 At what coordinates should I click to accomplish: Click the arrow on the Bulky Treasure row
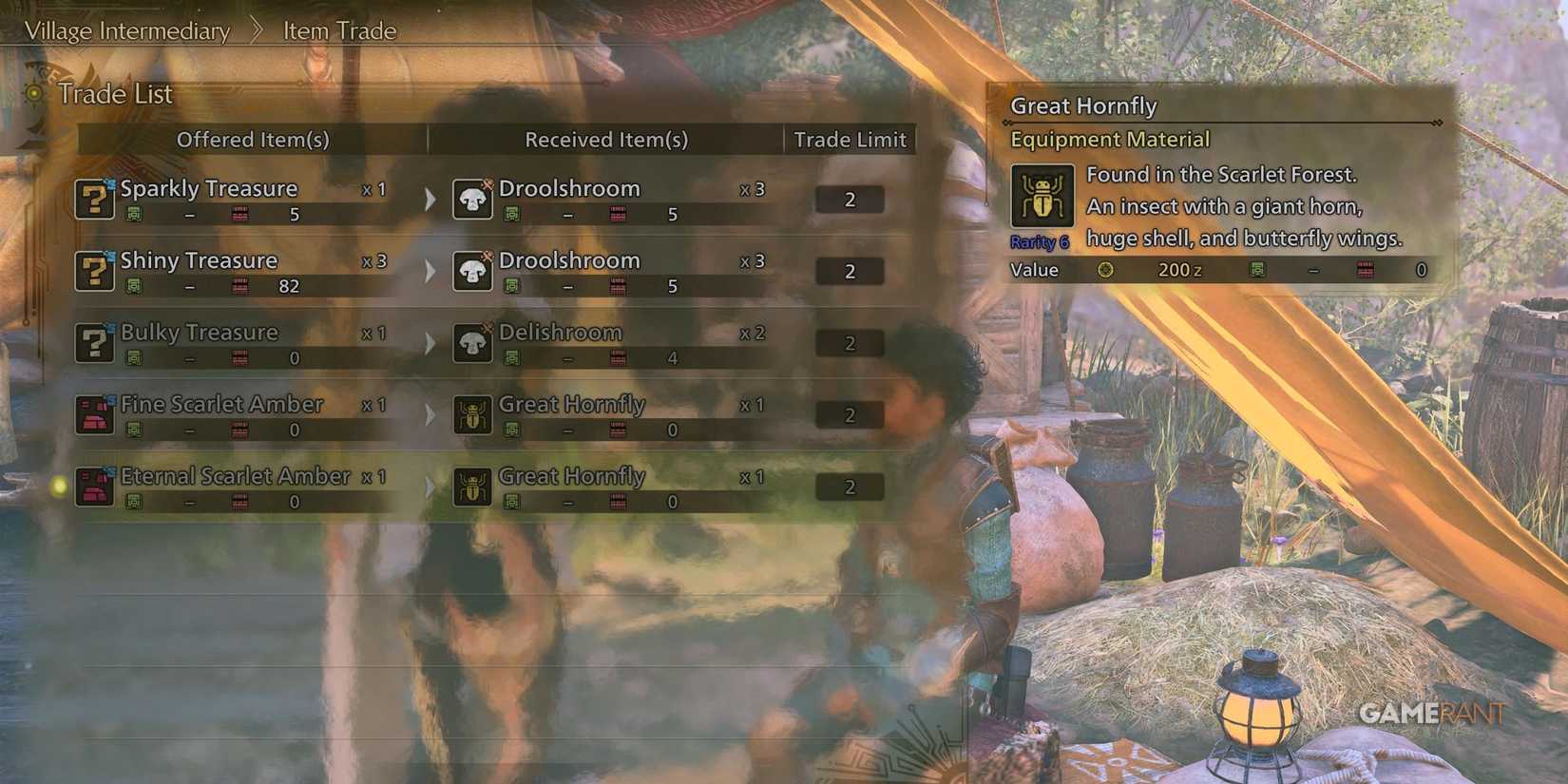pyautogui.click(x=430, y=343)
